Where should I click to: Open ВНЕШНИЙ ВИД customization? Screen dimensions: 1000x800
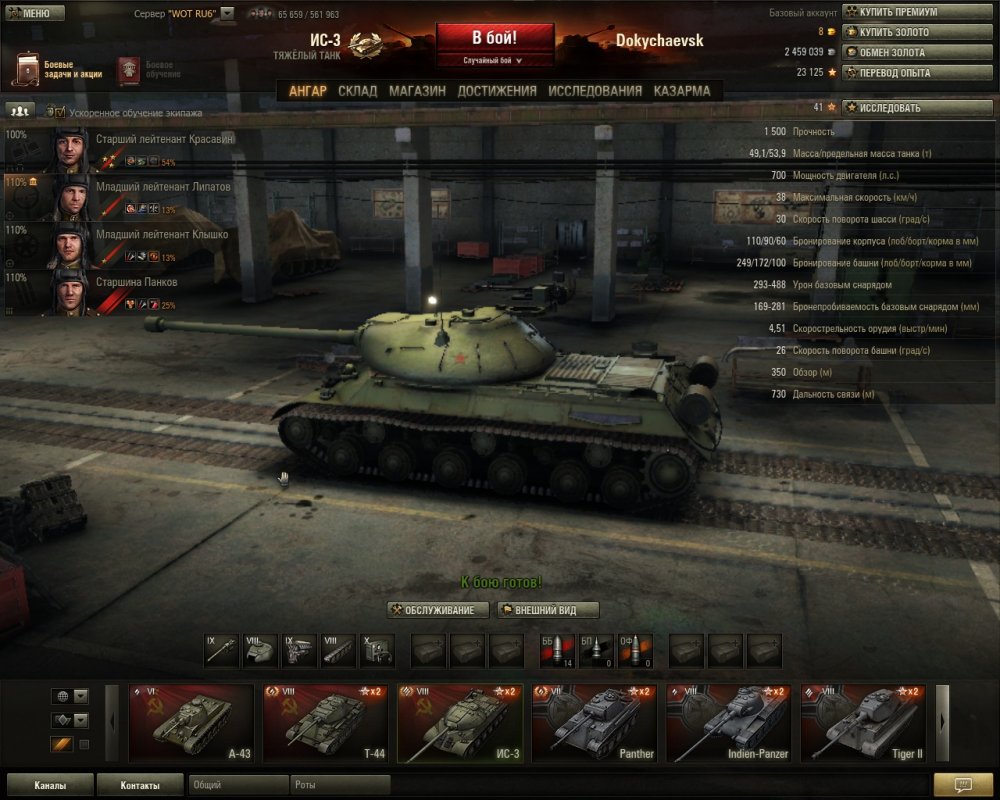(x=549, y=610)
